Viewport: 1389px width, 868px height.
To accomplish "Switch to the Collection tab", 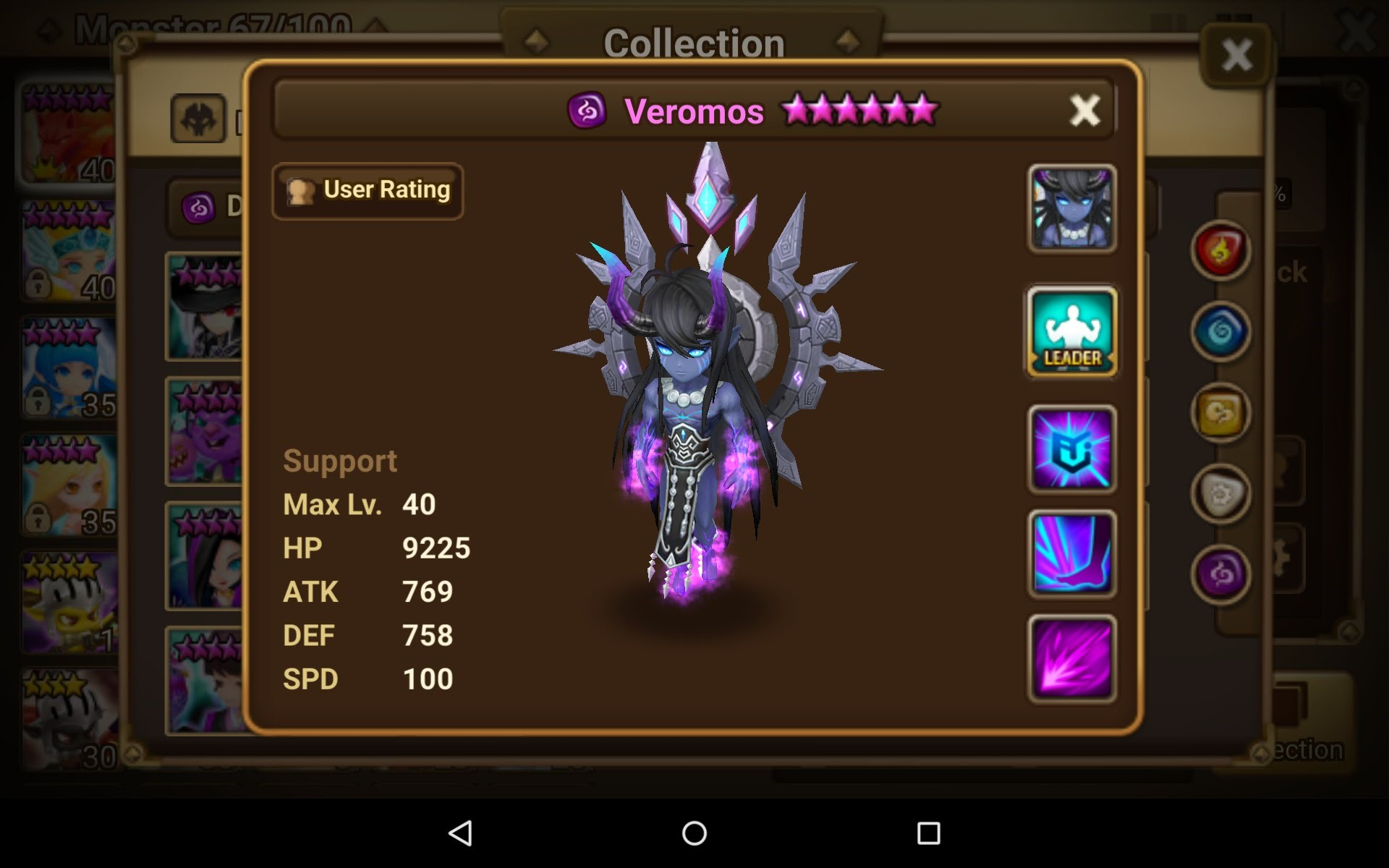I will [693, 43].
